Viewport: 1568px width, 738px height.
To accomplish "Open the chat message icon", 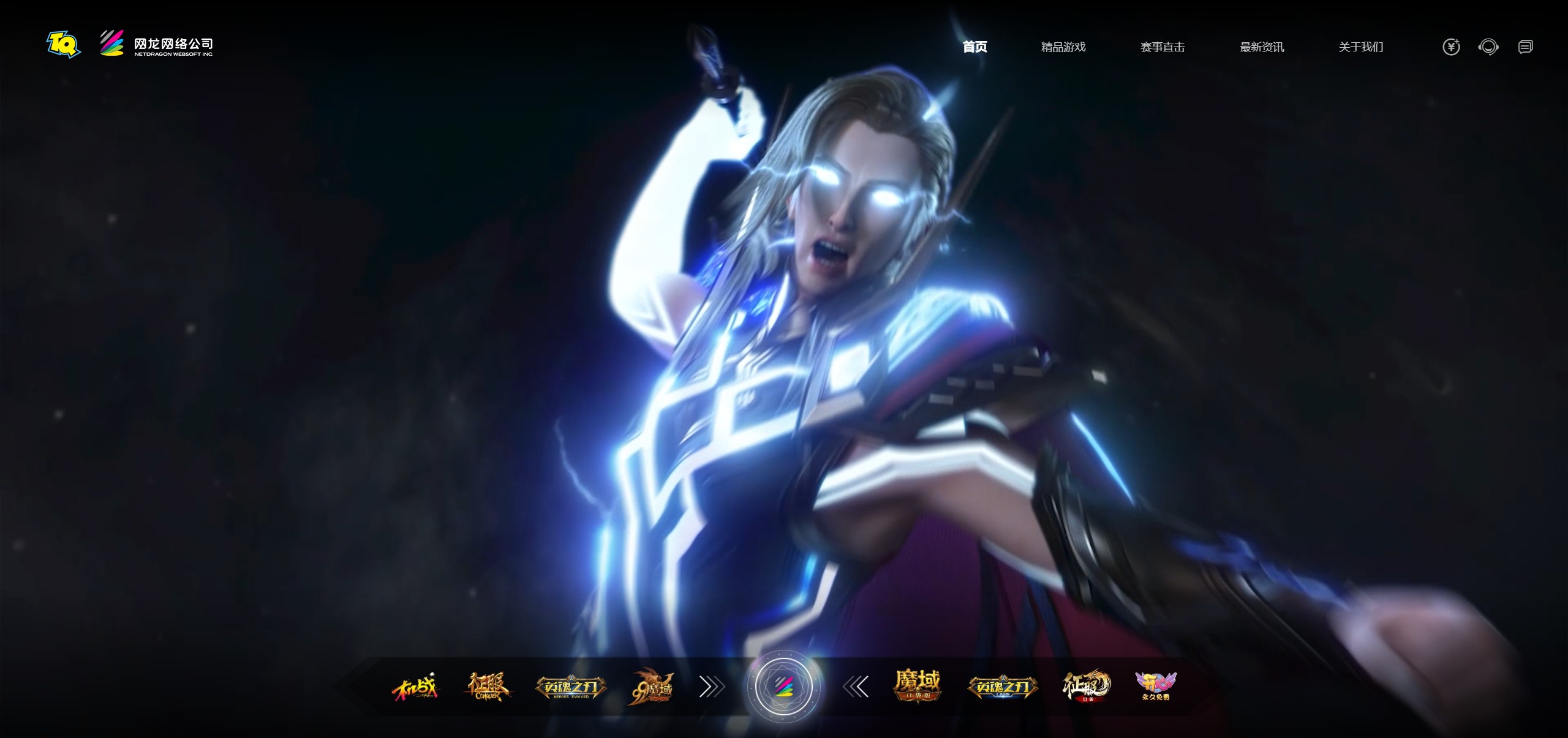I will [1525, 47].
